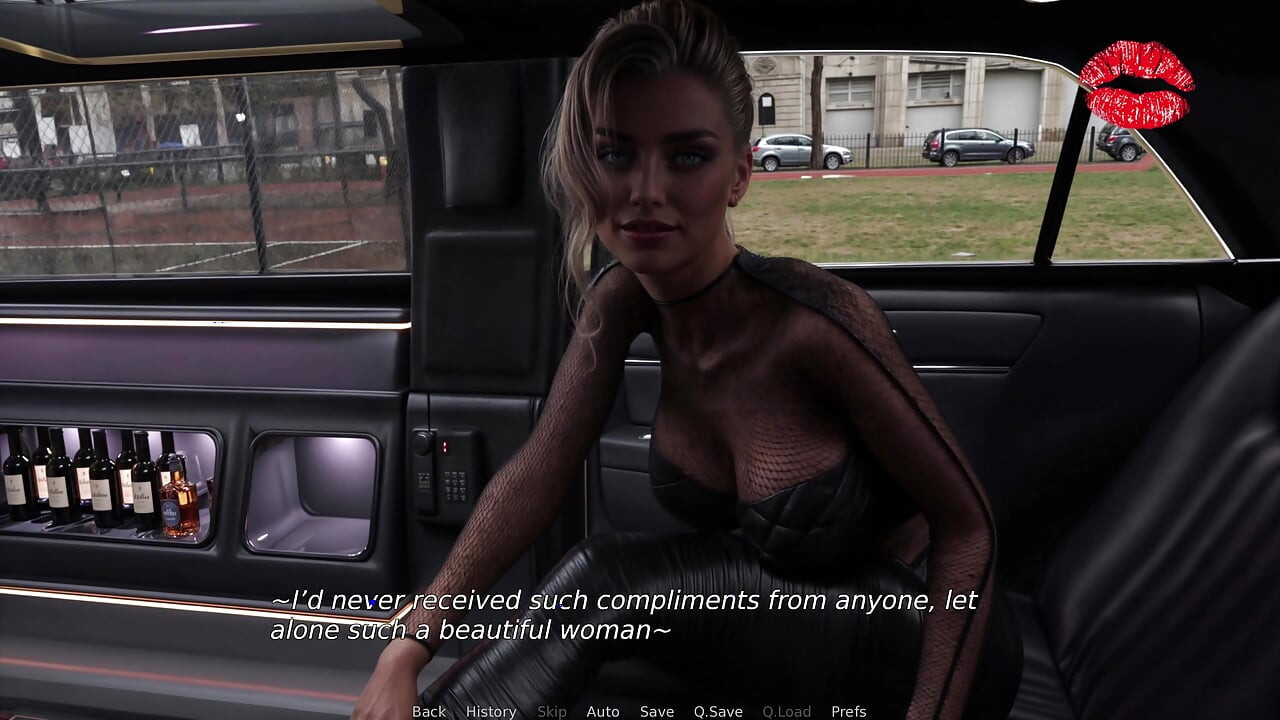Click the red lips kiss icon

1136,84
